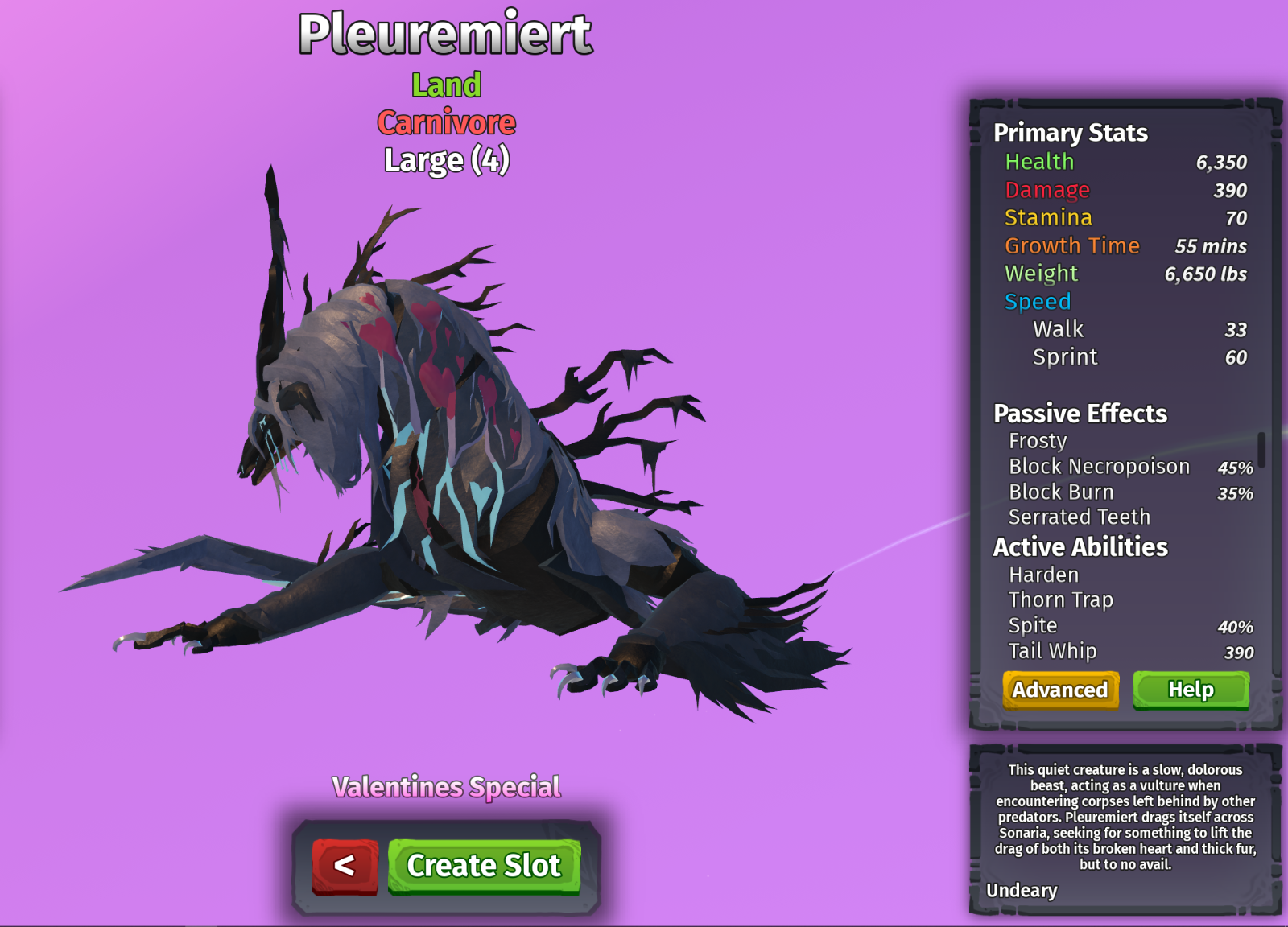The width and height of the screenshot is (1288, 927).
Task: Click the Walk speed value
Action: click(1235, 329)
